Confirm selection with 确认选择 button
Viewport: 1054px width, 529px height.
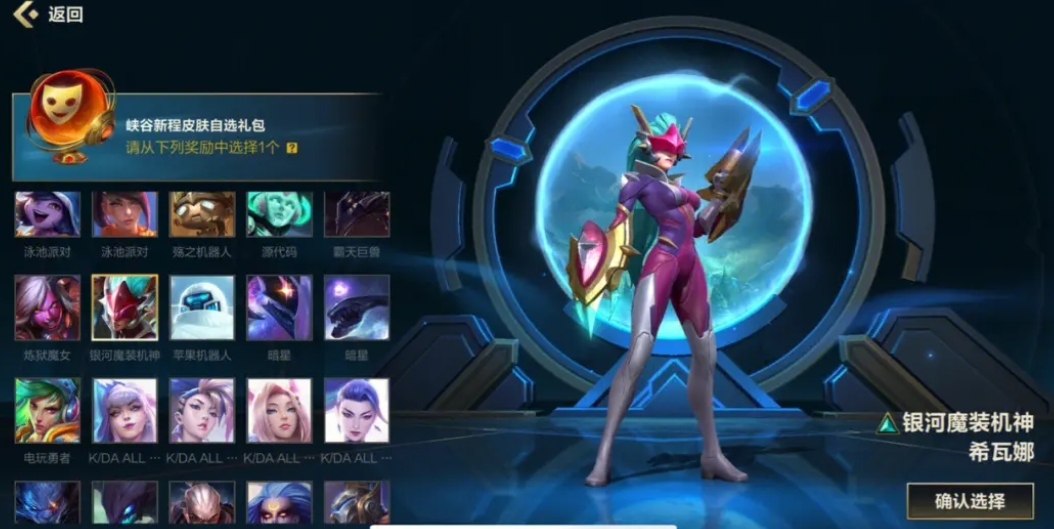click(x=968, y=500)
